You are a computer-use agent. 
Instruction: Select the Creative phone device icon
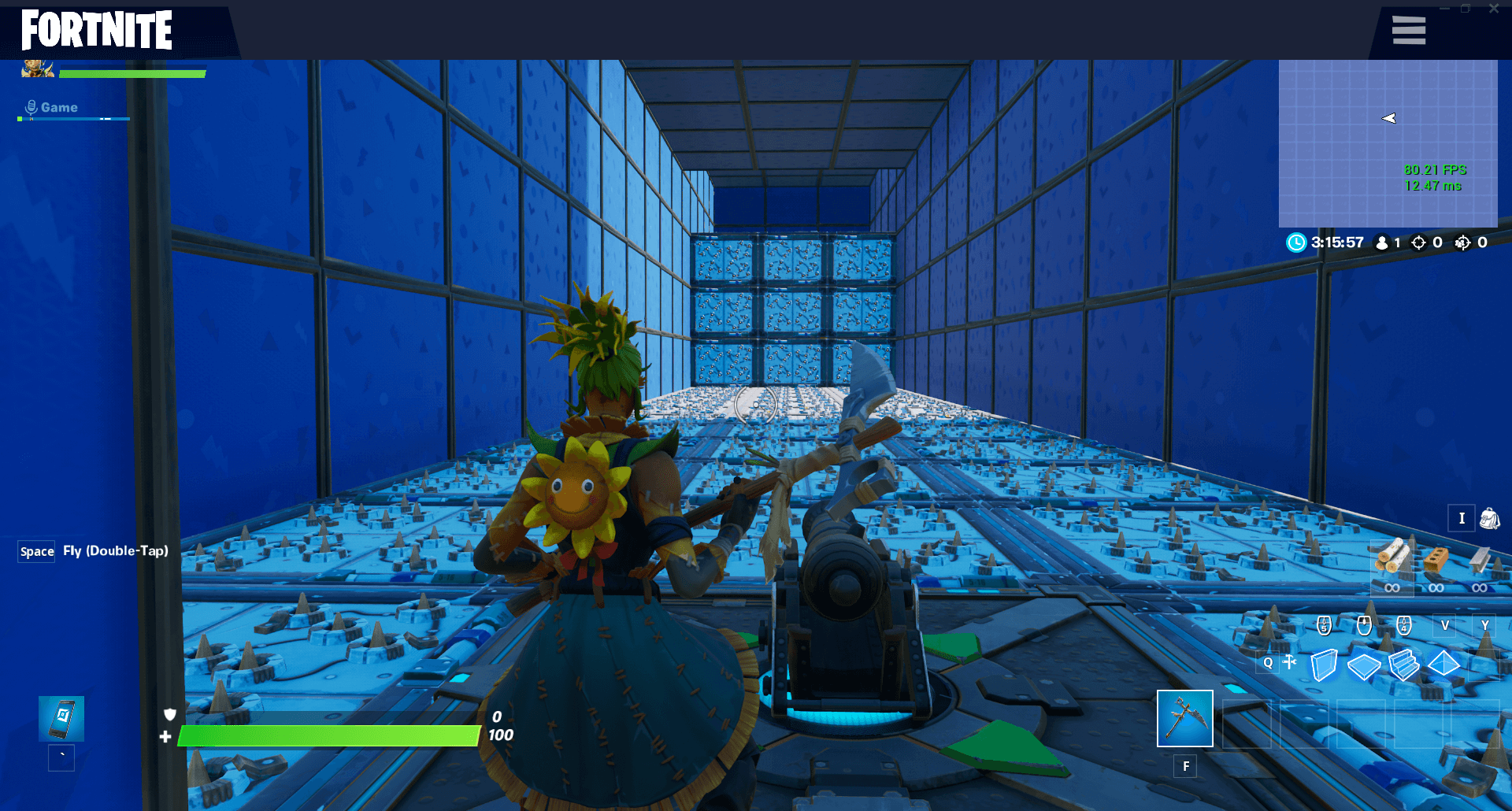61,719
